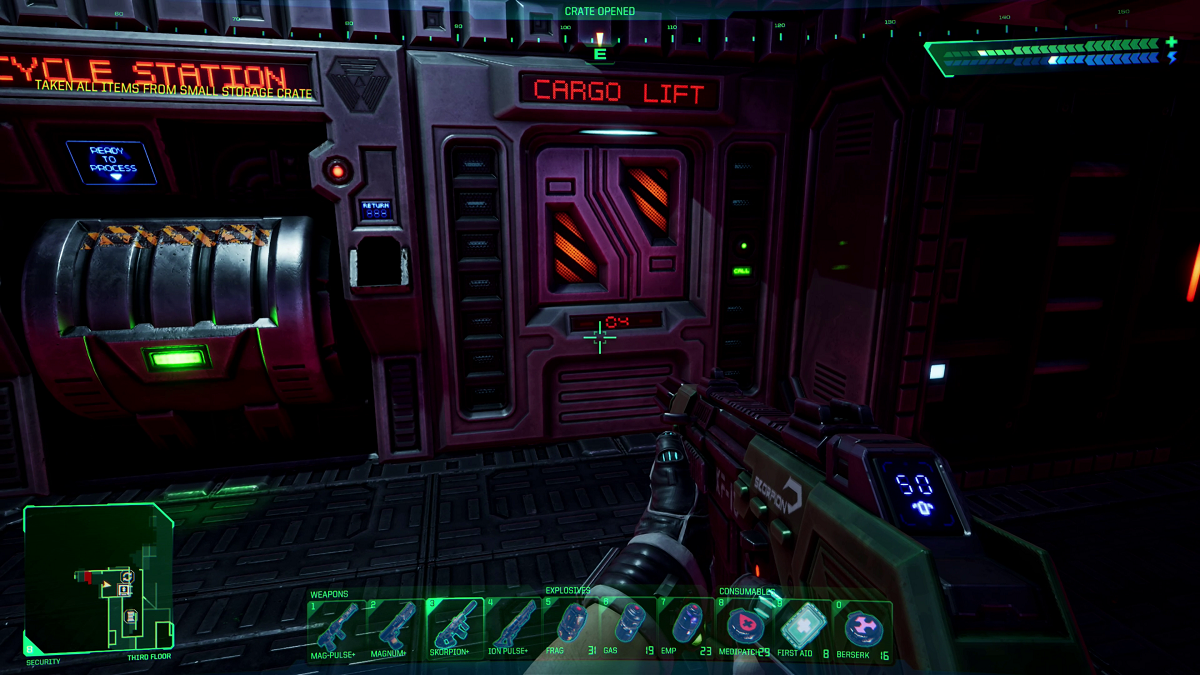Choose the EMP grenade slot
This screenshot has height=675, width=1200.
tap(687, 624)
